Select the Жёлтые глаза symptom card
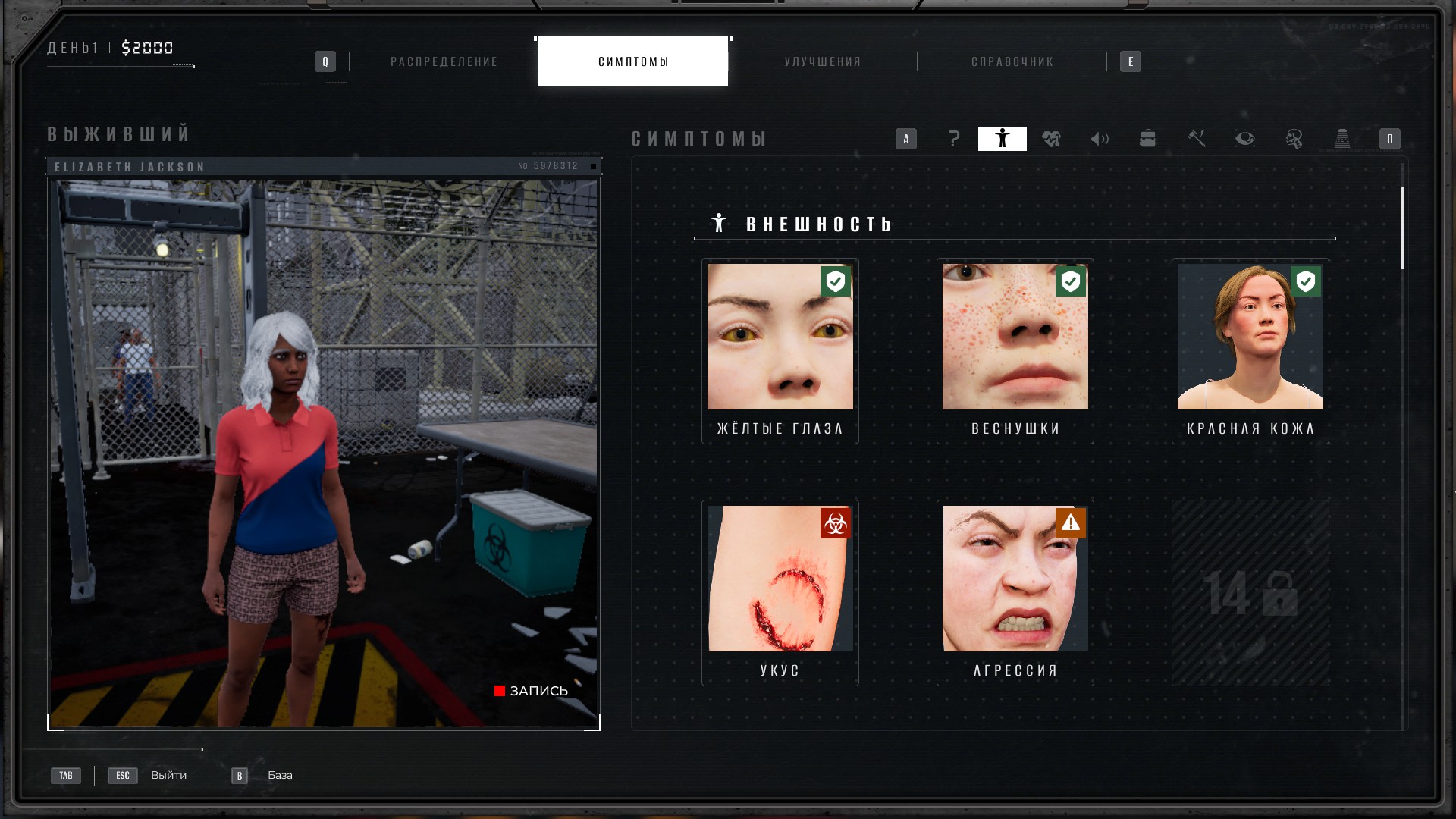Viewport: 1456px width, 819px height. (x=780, y=350)
